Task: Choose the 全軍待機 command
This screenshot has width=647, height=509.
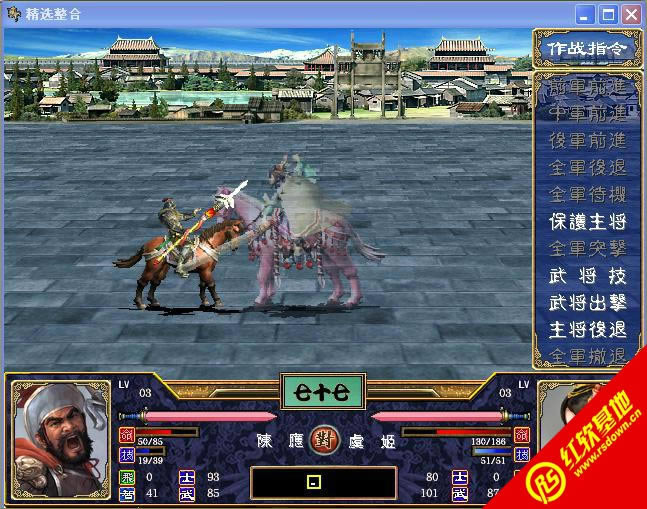Action: [x=587, y=194]
